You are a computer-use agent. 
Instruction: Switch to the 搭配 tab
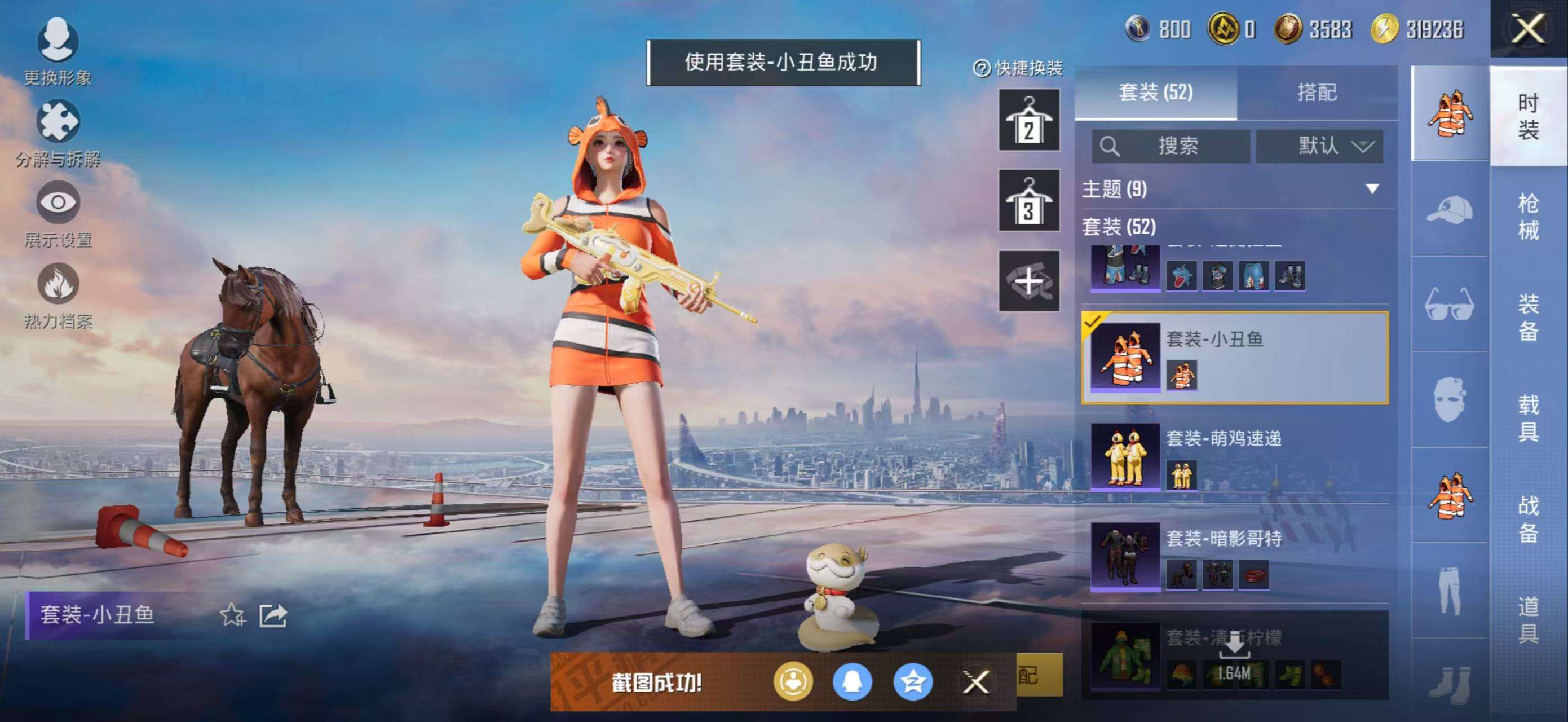(x=1317, y=93)
